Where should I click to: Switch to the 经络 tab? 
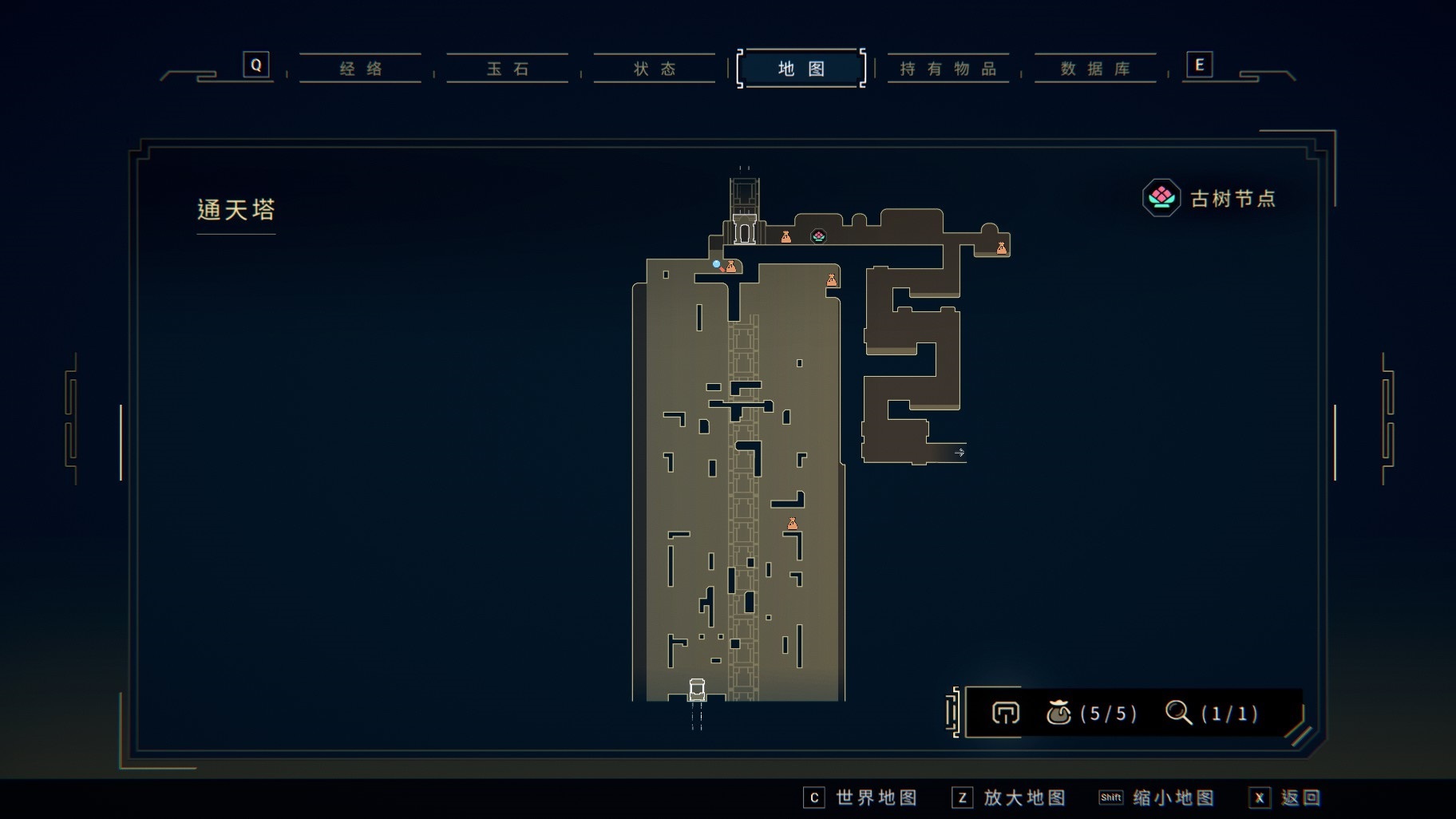361,69
